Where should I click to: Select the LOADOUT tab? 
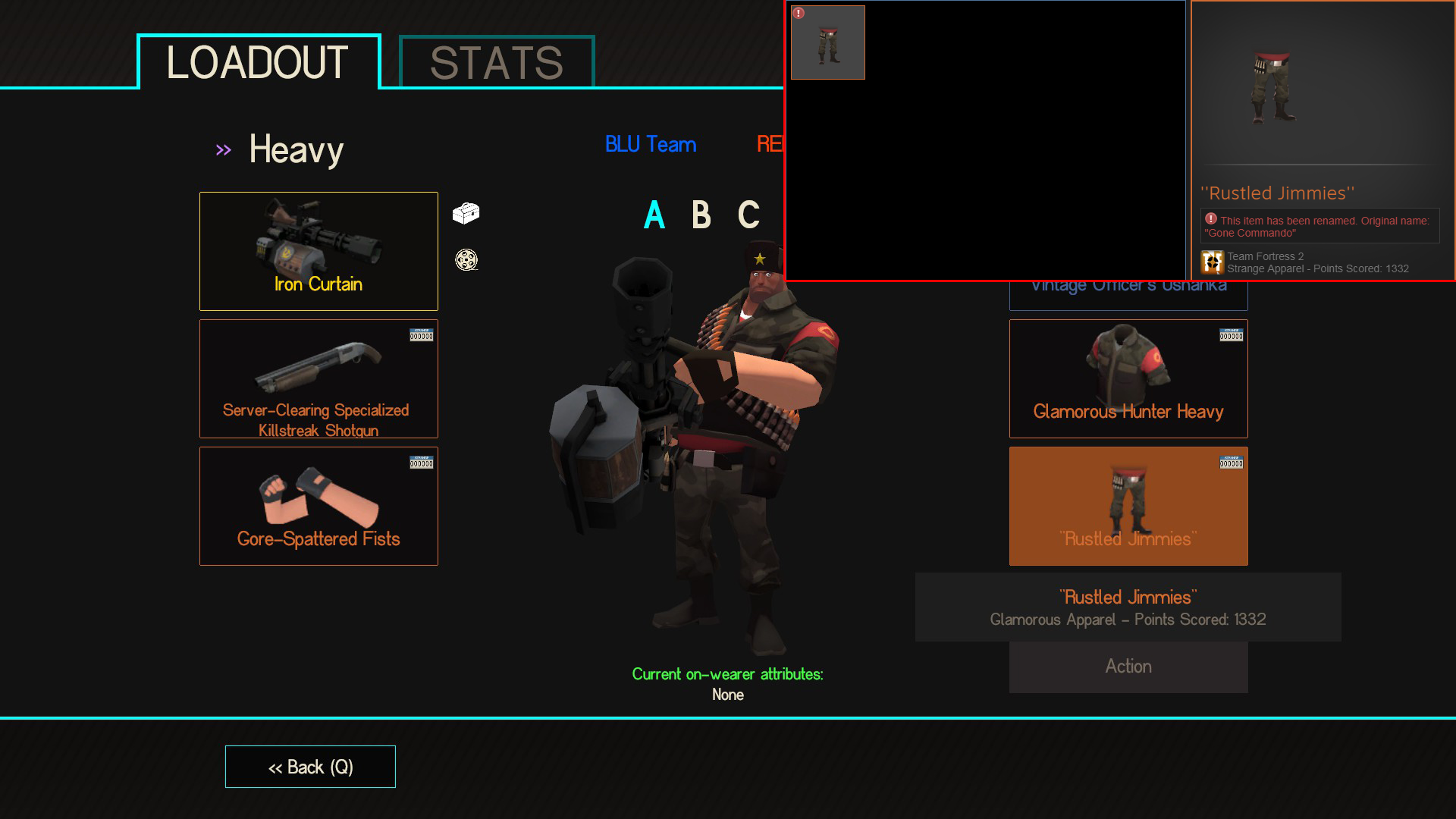coord(258,63)
